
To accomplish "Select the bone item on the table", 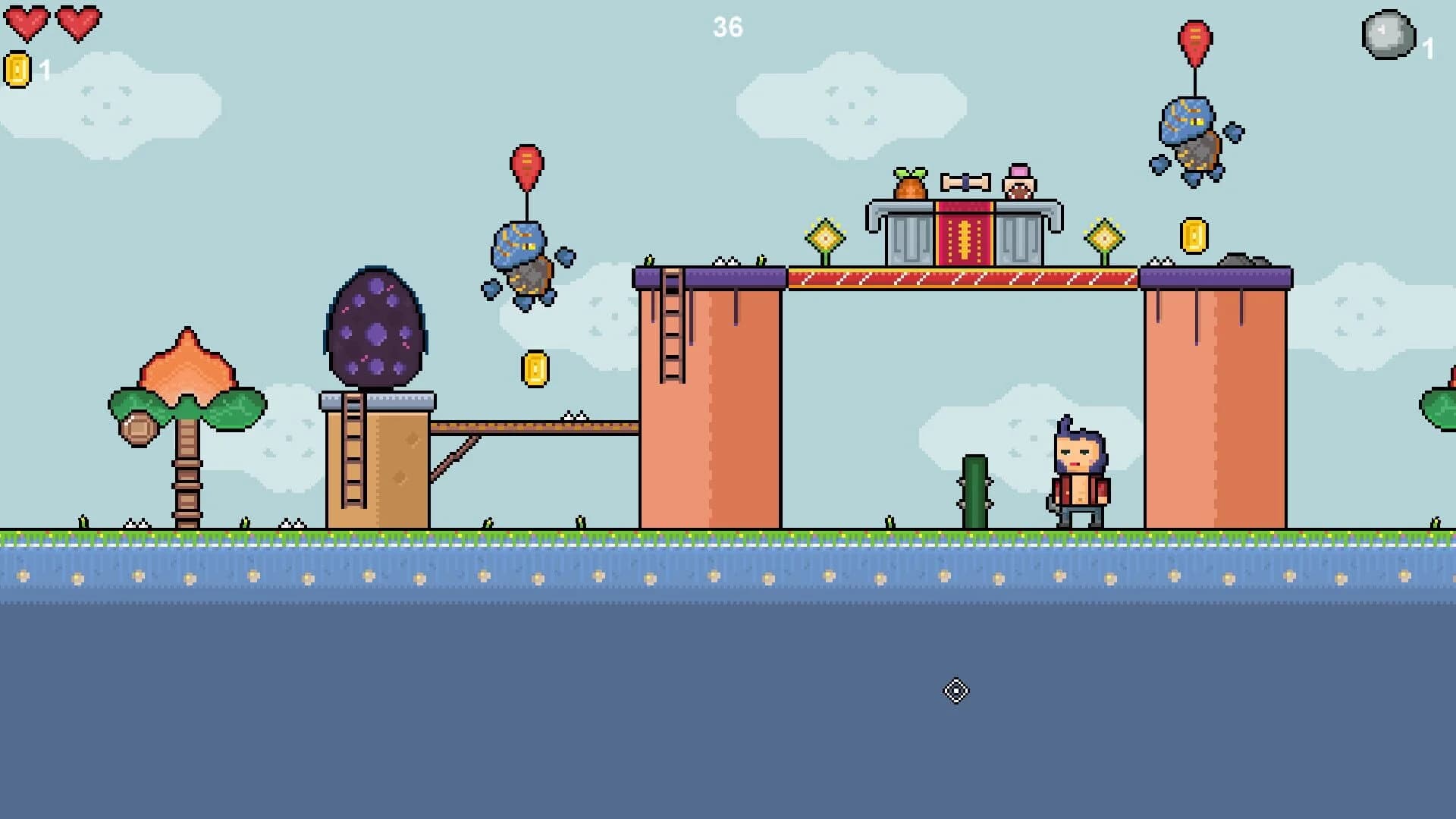I will tap(965, 181).
